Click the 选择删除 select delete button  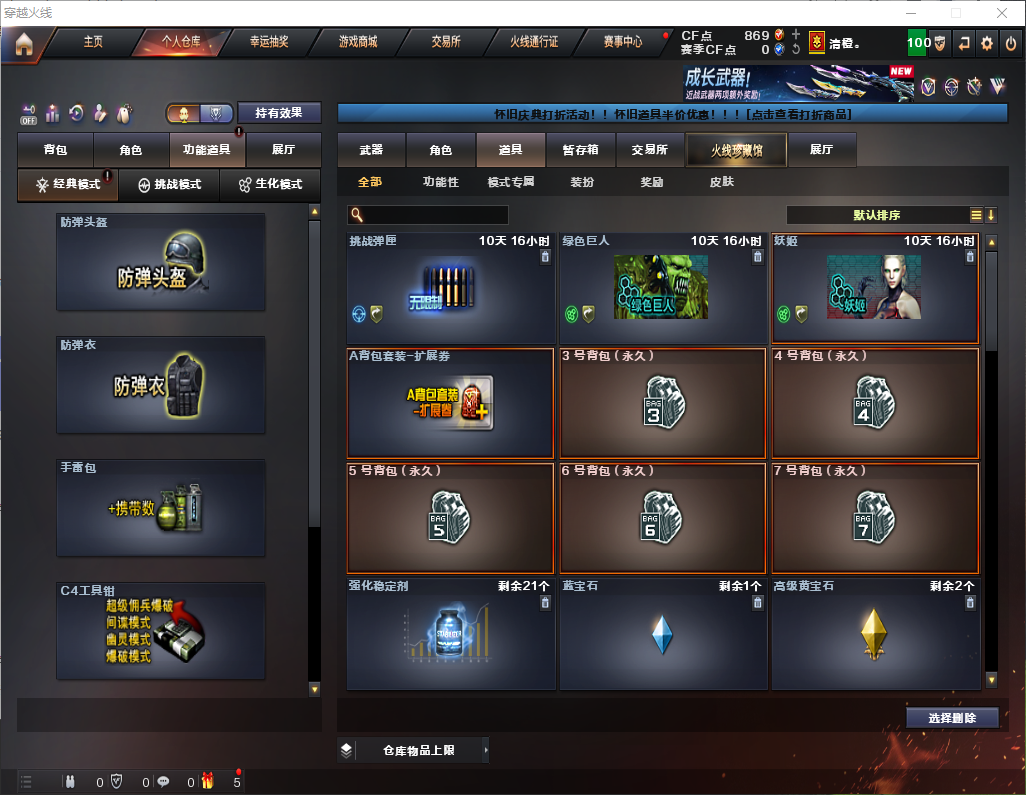952,718
